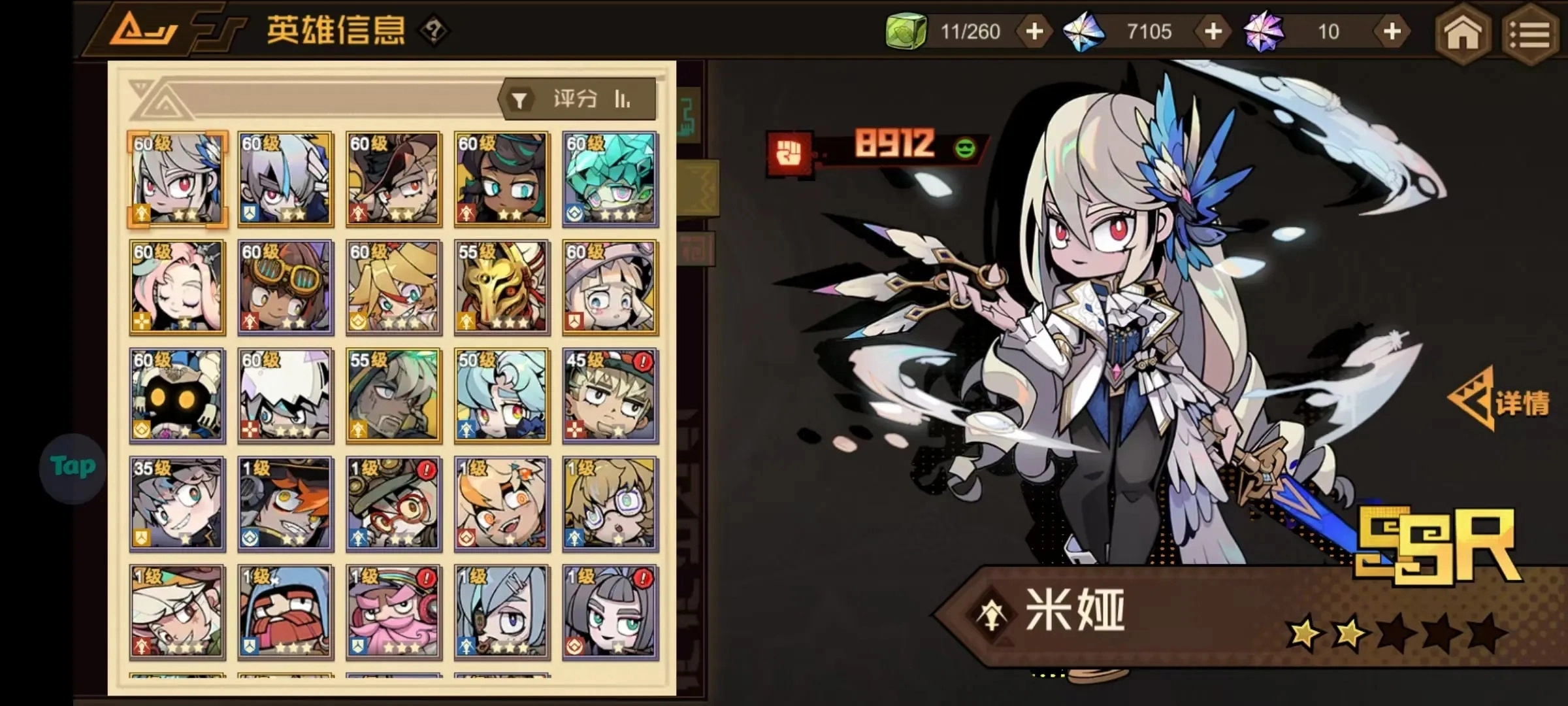Screen dimensions: 1568x706
Task: Open the menu list icon in top-right corner
Action: point(1532,33)
